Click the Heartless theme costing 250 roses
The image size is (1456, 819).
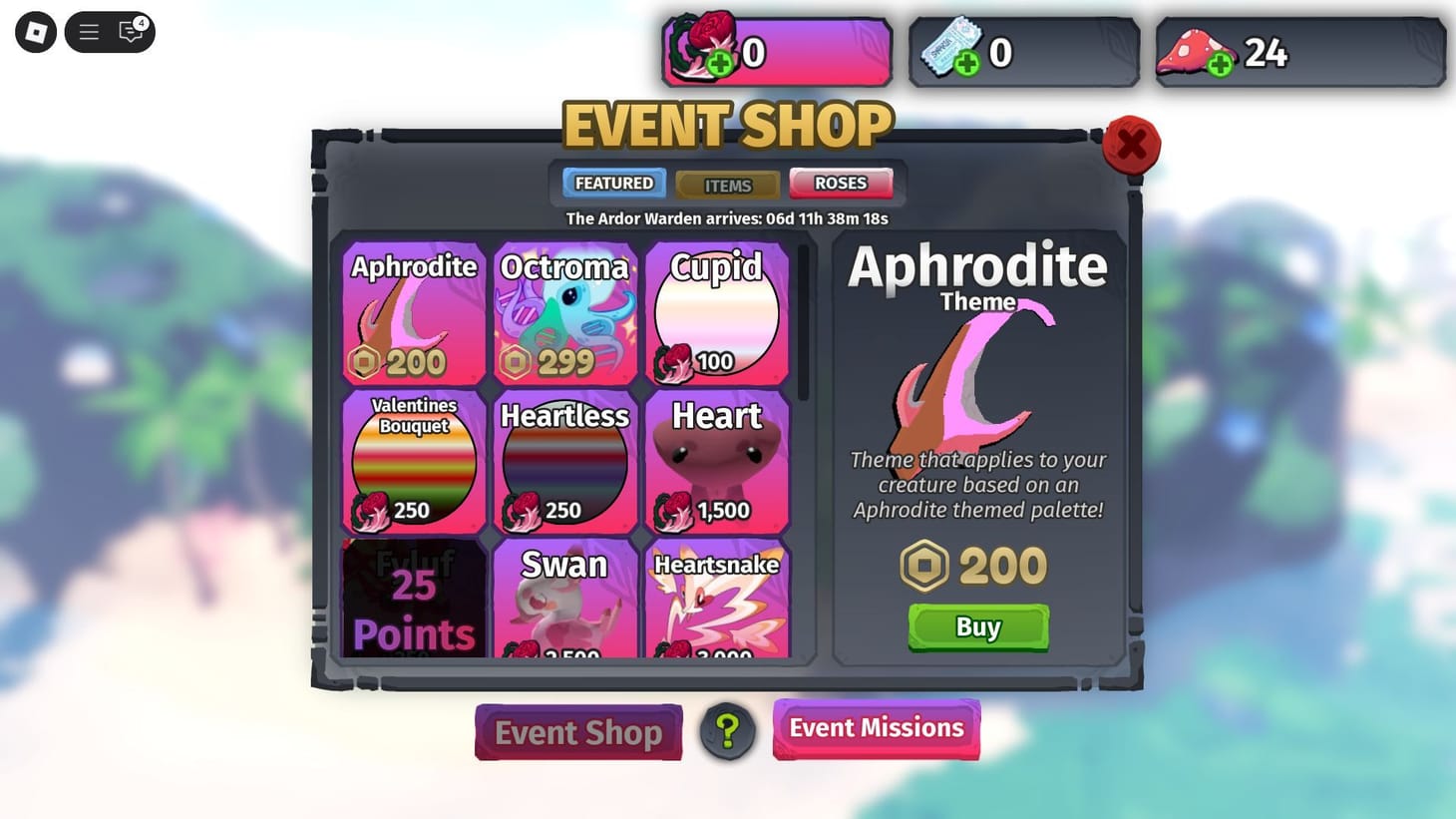[x=564, y=462]
